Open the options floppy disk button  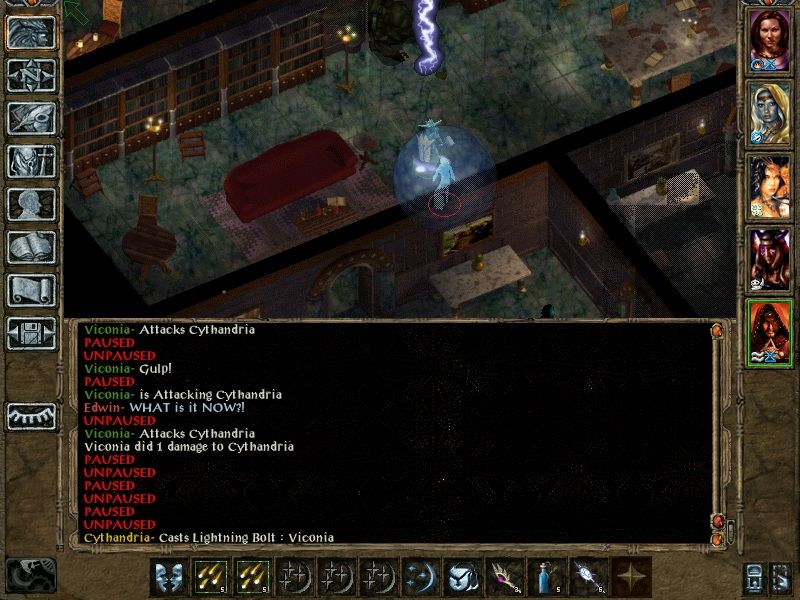31,333
